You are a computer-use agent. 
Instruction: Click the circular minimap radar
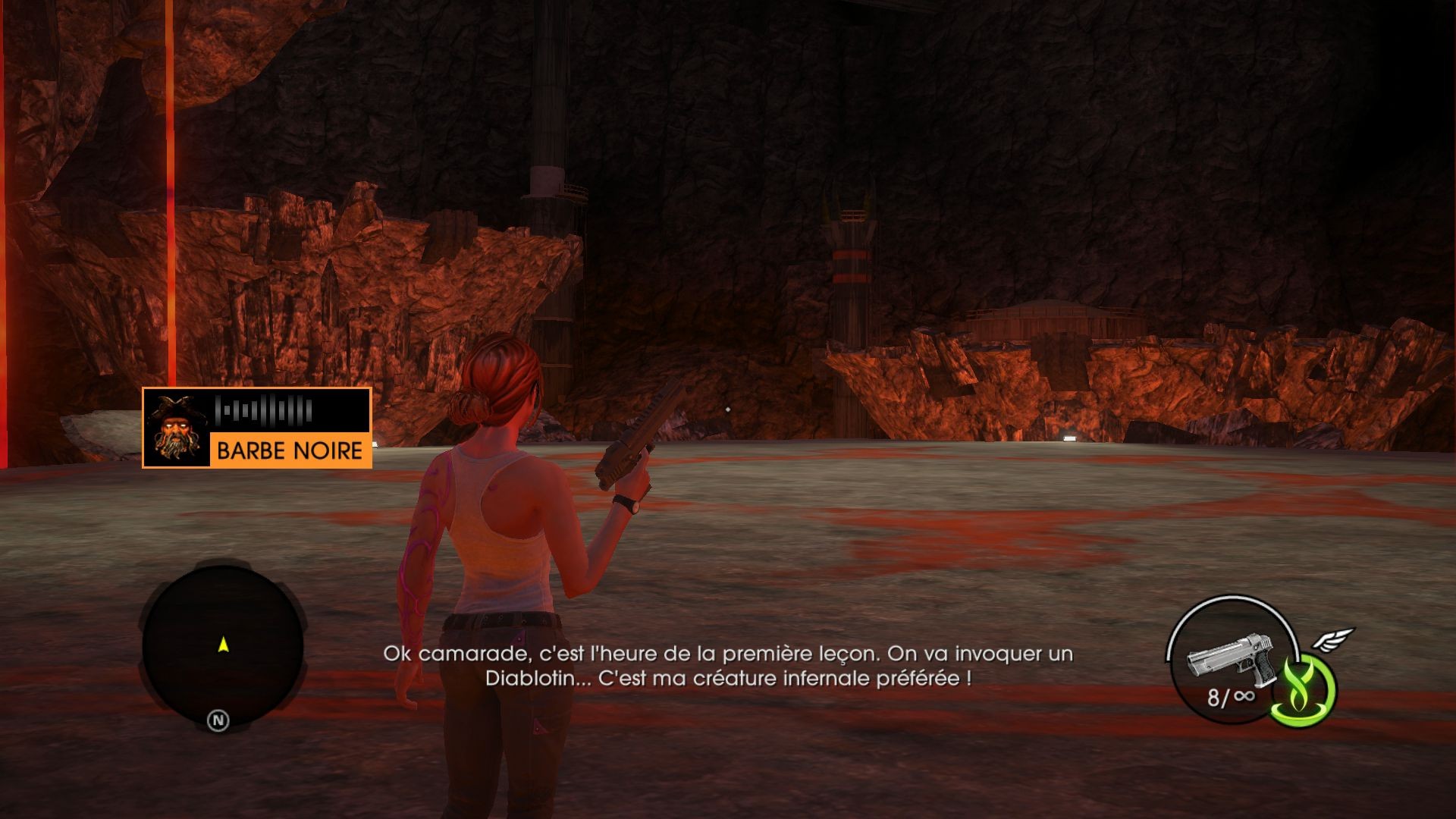pyautogui.click(x=223, y=645)
